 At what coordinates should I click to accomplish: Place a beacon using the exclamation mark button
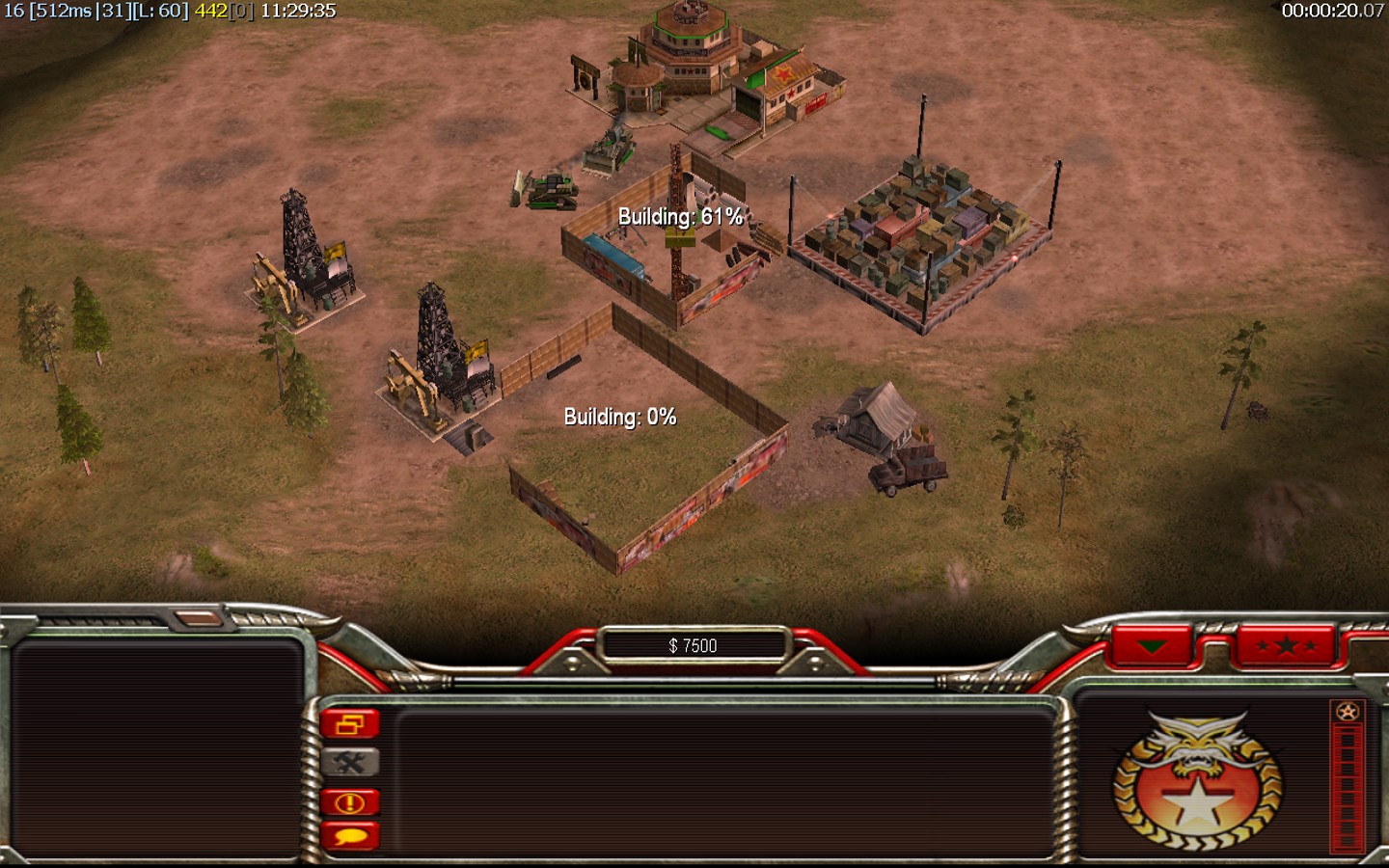pos(350,802)
